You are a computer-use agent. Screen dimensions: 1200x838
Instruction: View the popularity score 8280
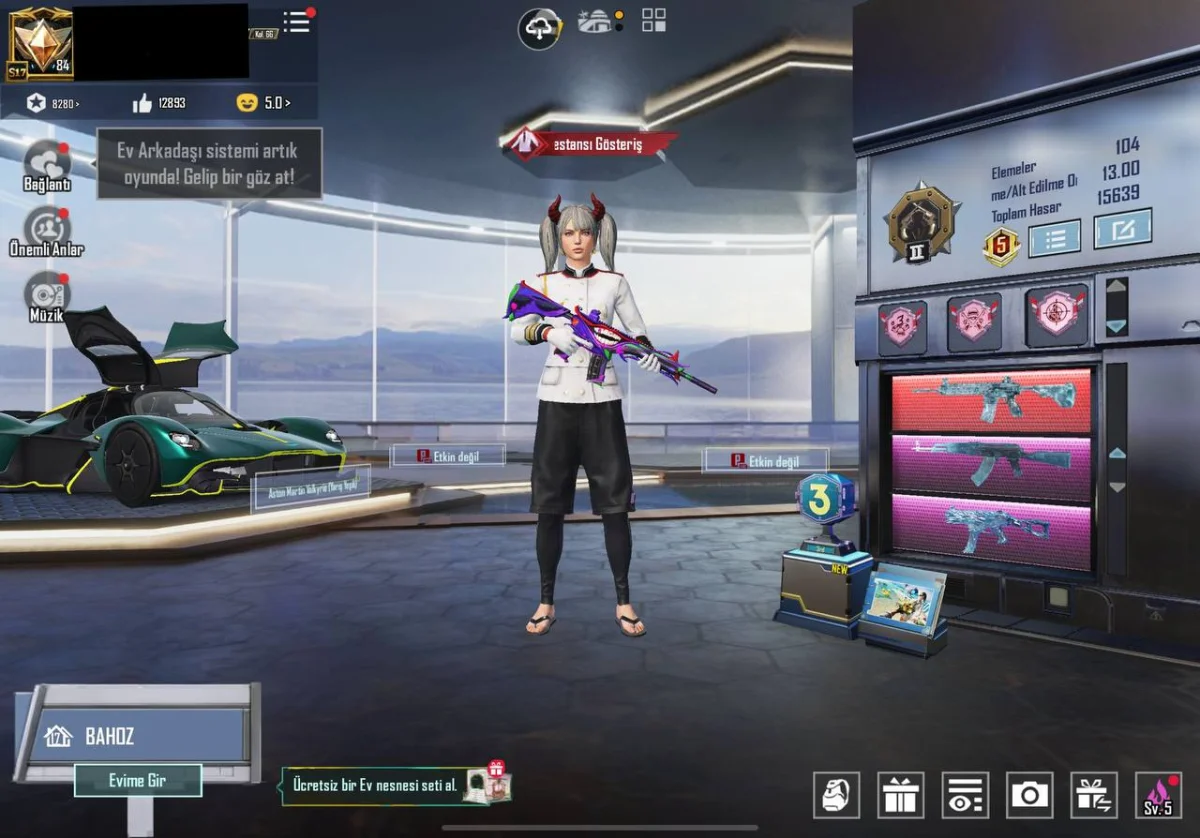point(54,103)
